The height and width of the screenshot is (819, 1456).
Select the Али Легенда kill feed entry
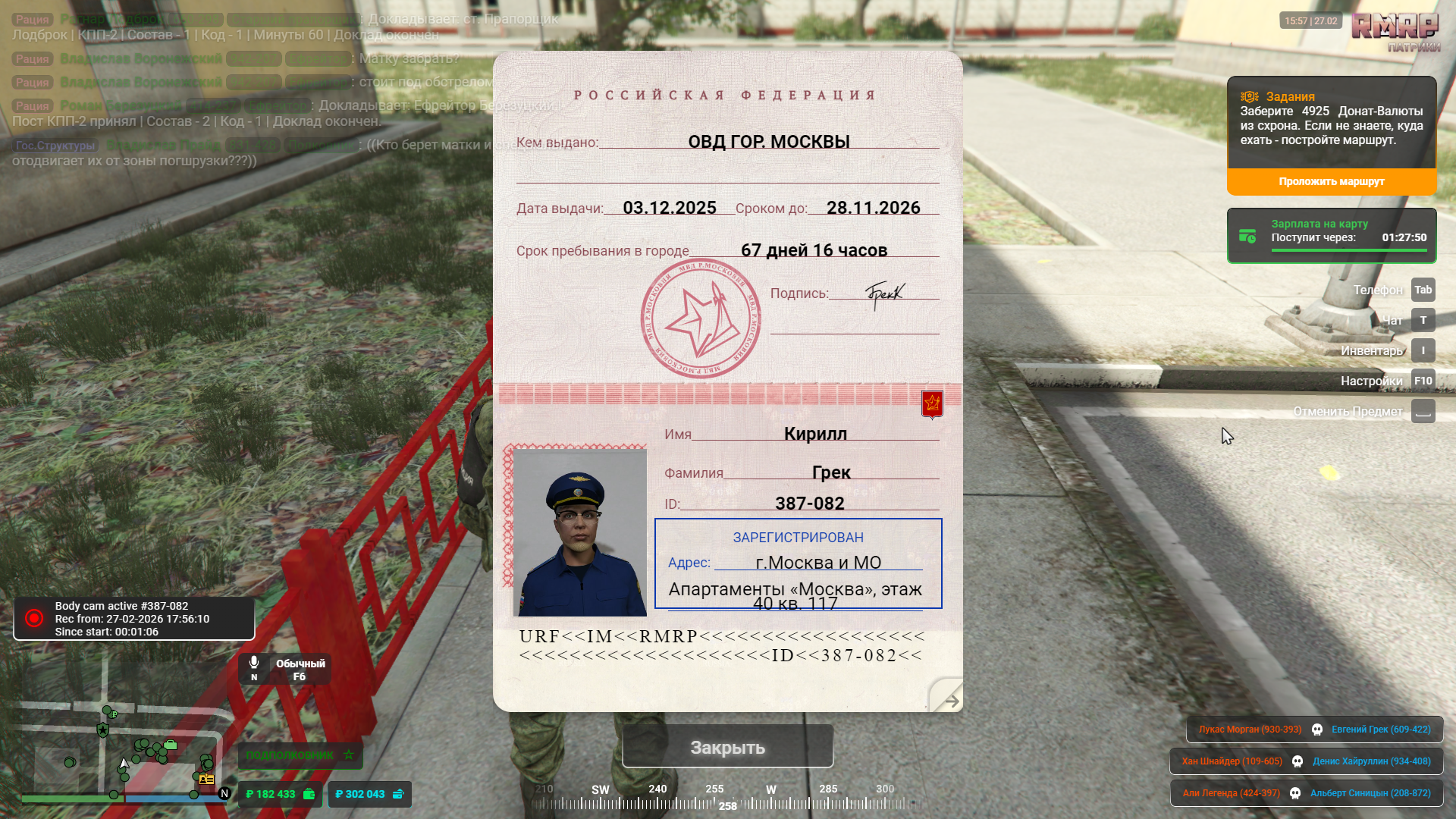click(1231, 793)
